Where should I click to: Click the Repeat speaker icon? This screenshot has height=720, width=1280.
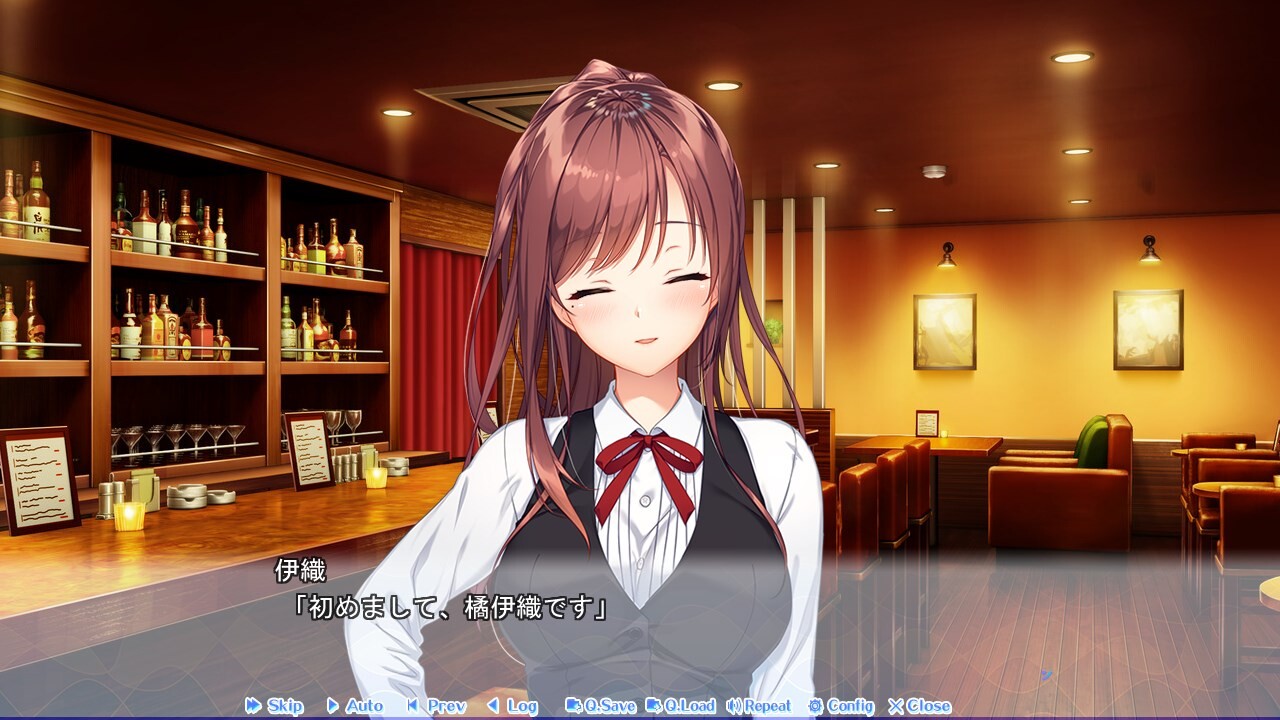pos(732,706)
